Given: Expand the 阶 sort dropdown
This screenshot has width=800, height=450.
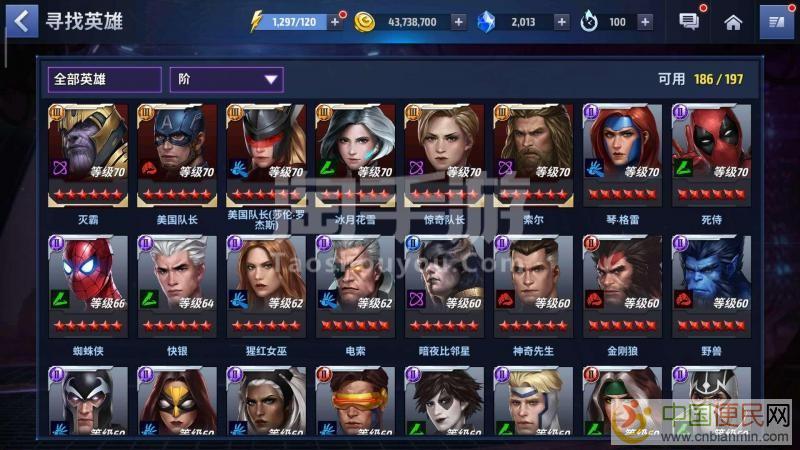Looking at the screenshot, I should [227, 79].
